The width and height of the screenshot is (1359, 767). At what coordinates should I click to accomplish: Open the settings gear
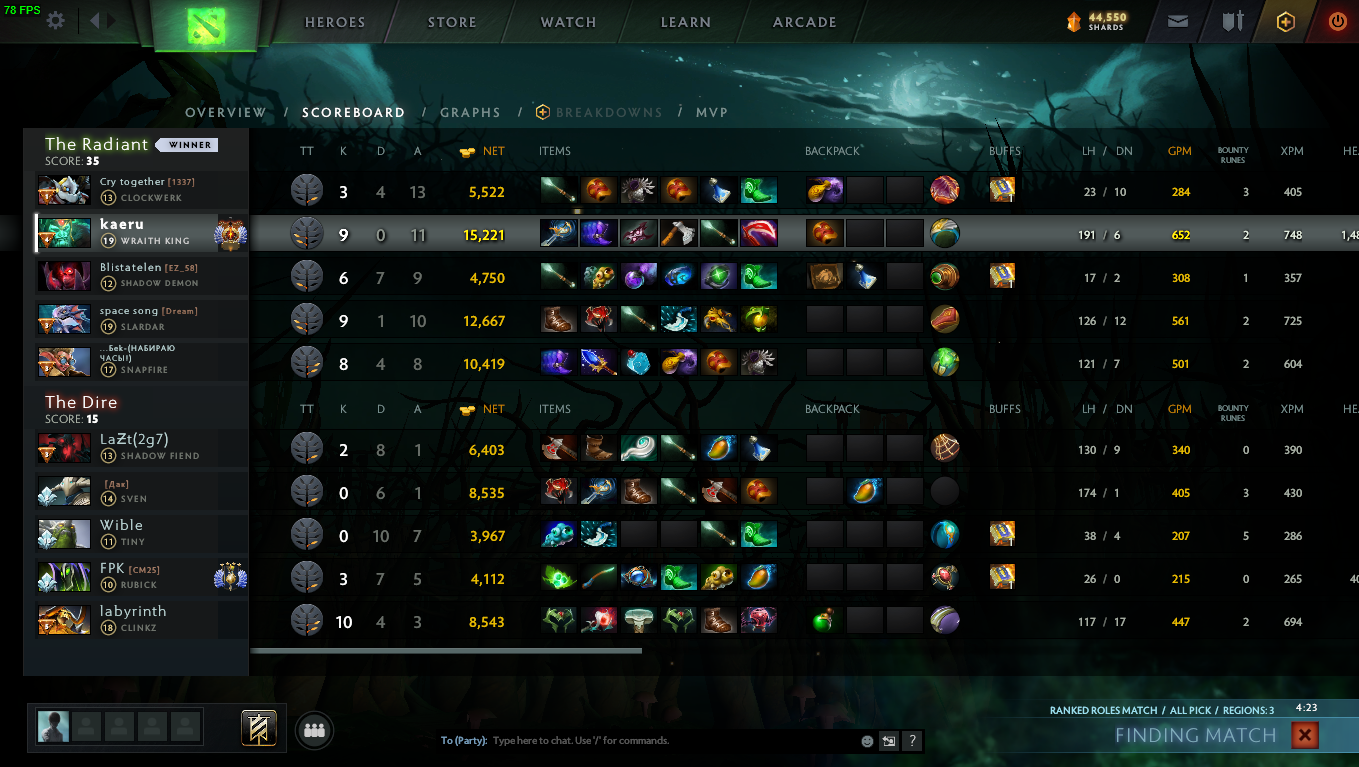click(56, 21)
